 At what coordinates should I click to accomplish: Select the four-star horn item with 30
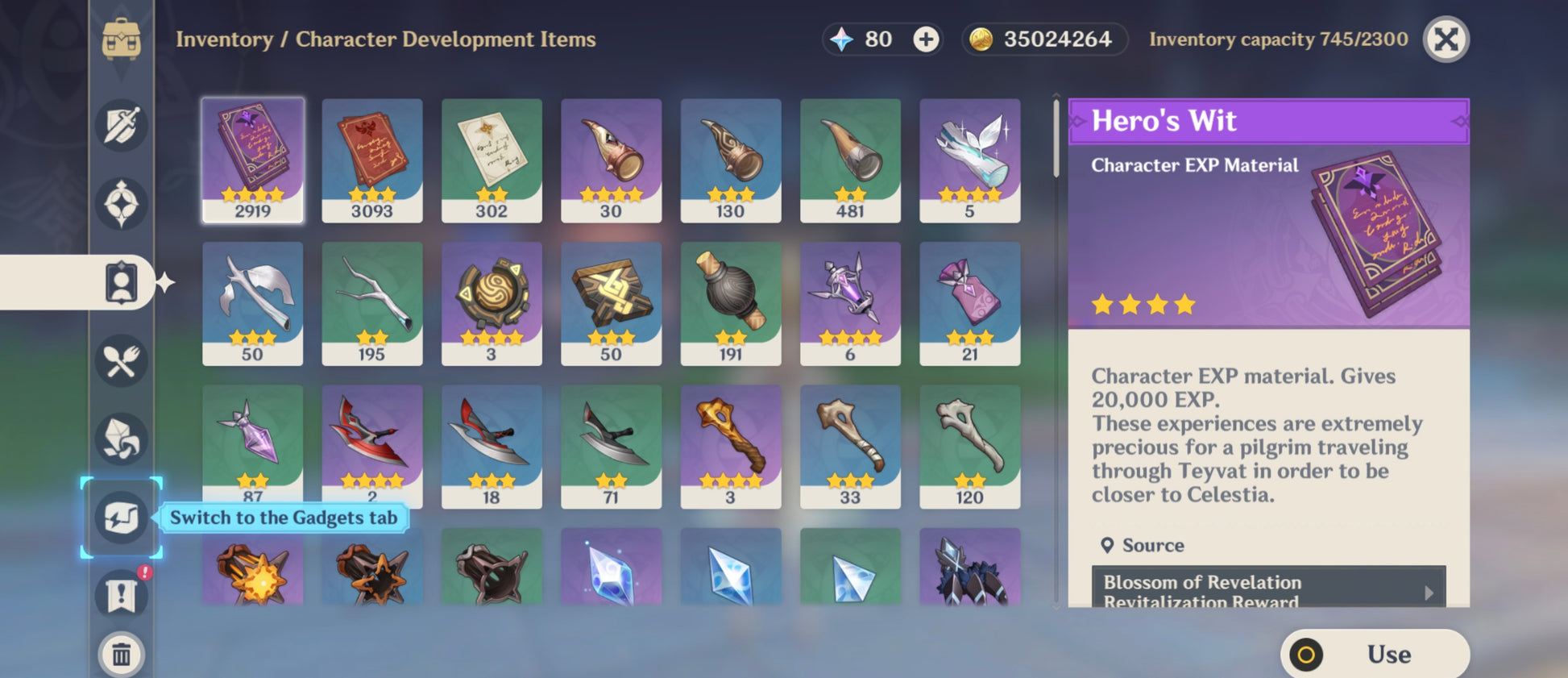(611, 160)
